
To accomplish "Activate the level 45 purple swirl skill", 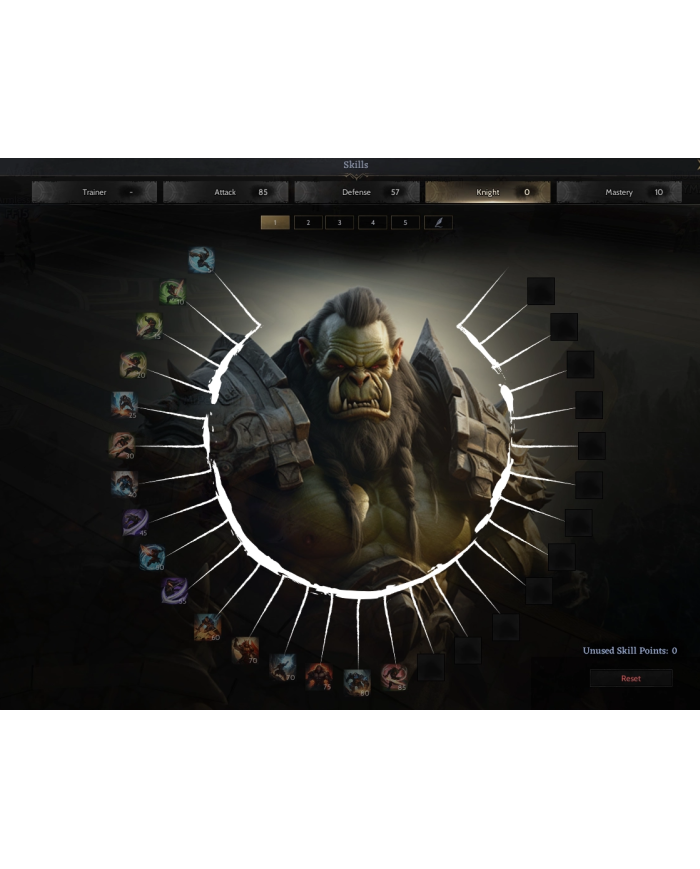I will pyautogui.click(x=135, y=521).
